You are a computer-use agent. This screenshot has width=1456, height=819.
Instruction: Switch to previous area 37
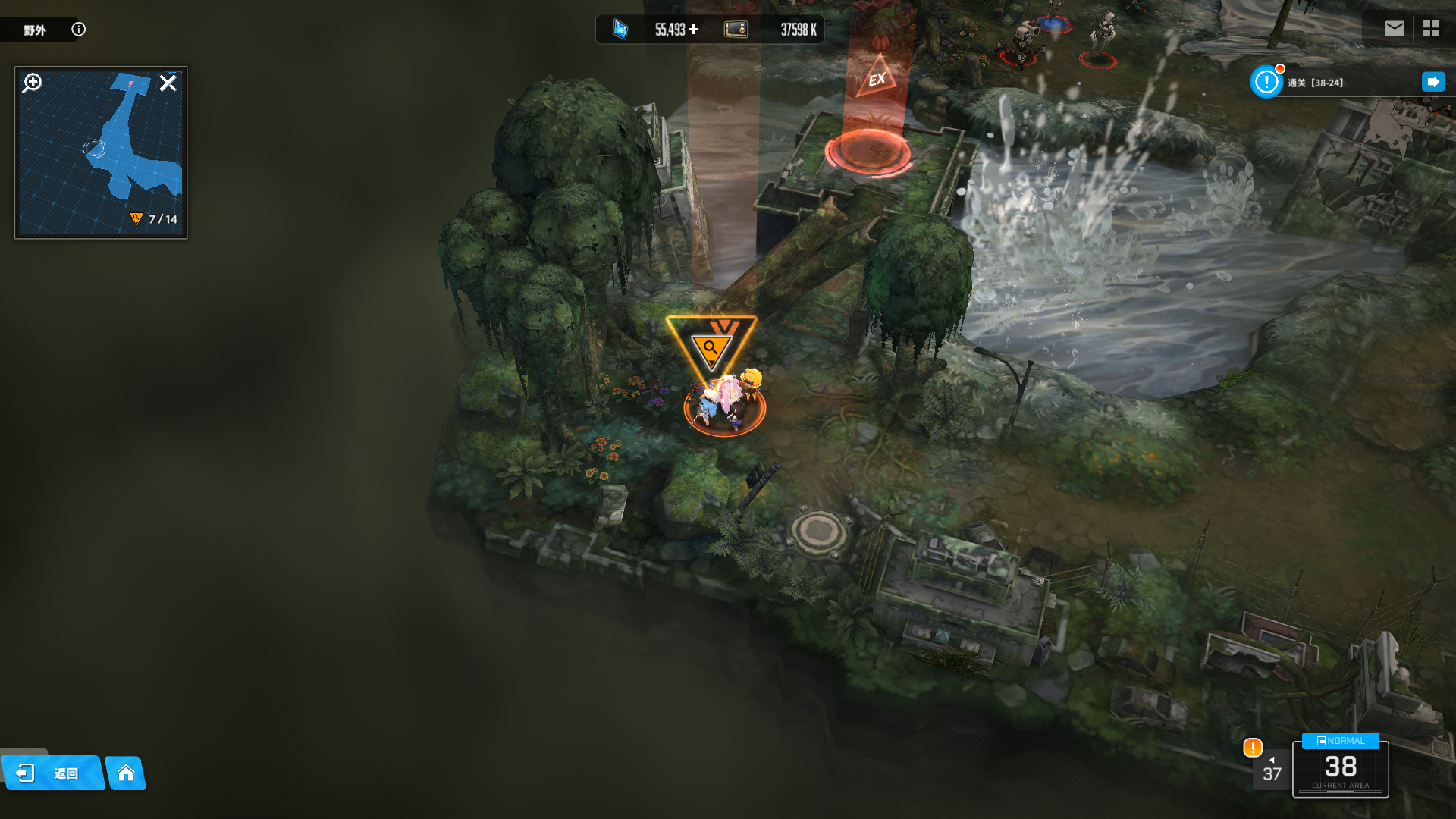(x=1272, y=770)
